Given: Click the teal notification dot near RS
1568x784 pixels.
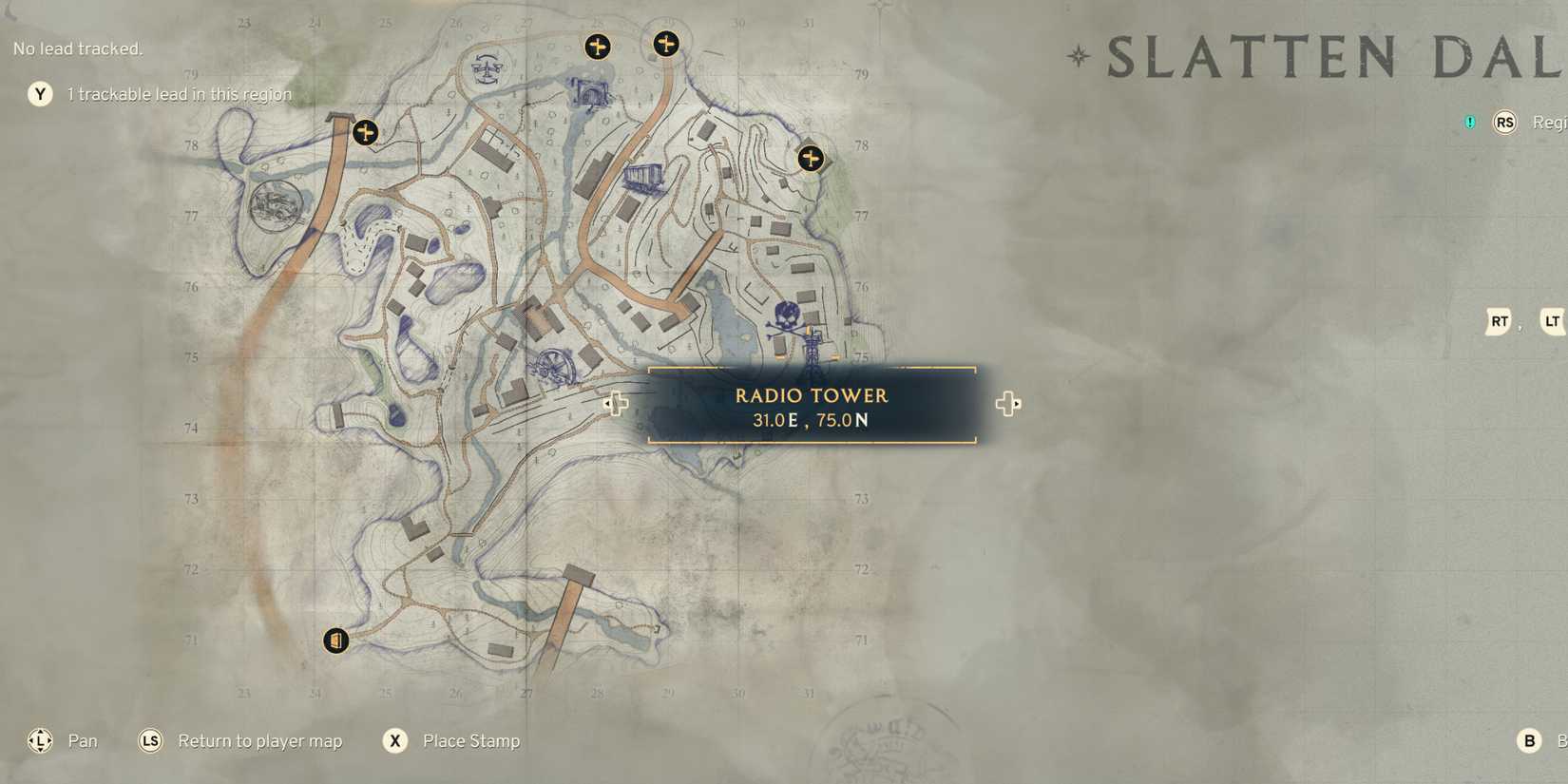Looking at the screenshot, I should point(1468,123).
